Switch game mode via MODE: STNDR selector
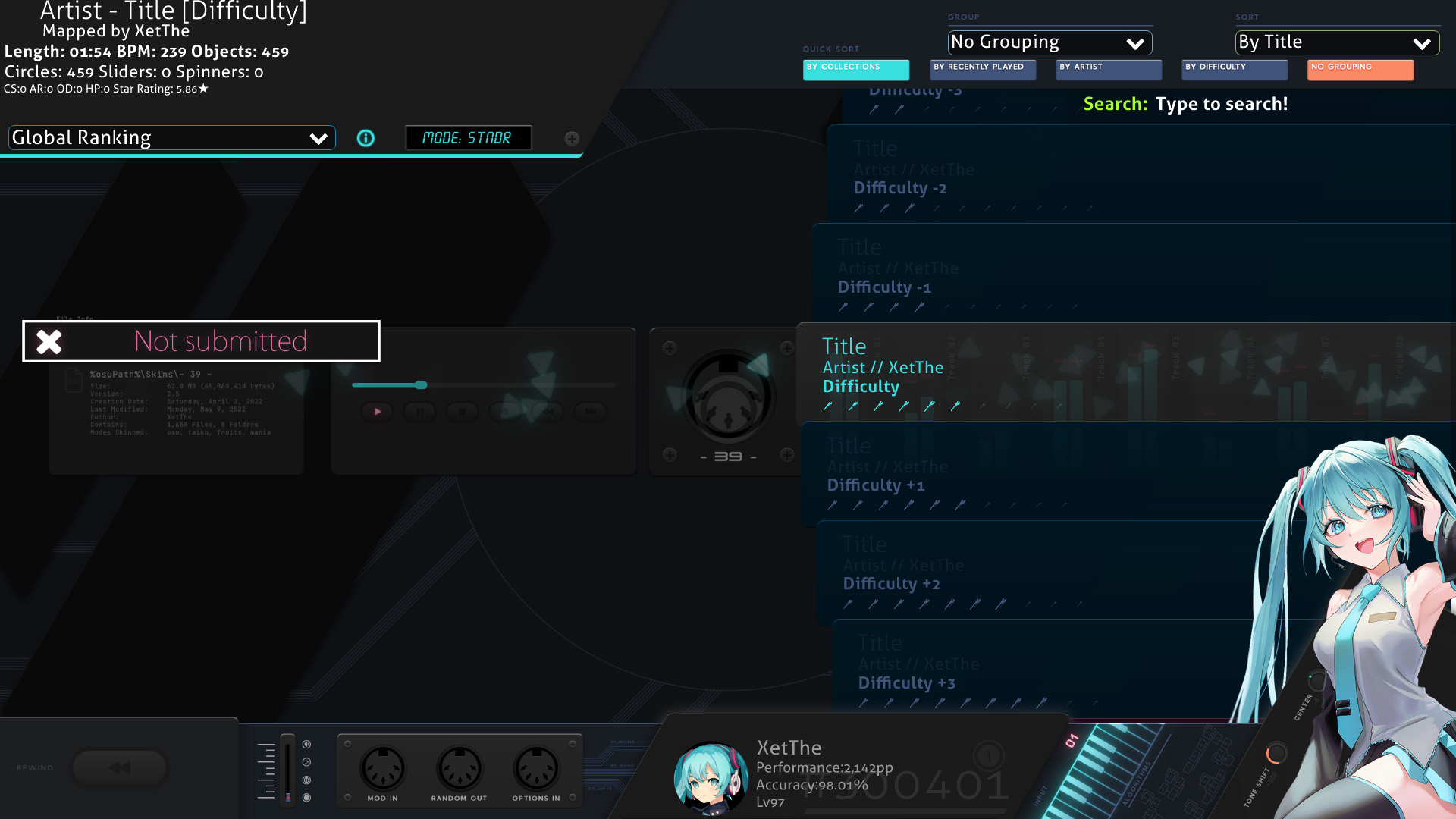 click(x=469, y=137)
